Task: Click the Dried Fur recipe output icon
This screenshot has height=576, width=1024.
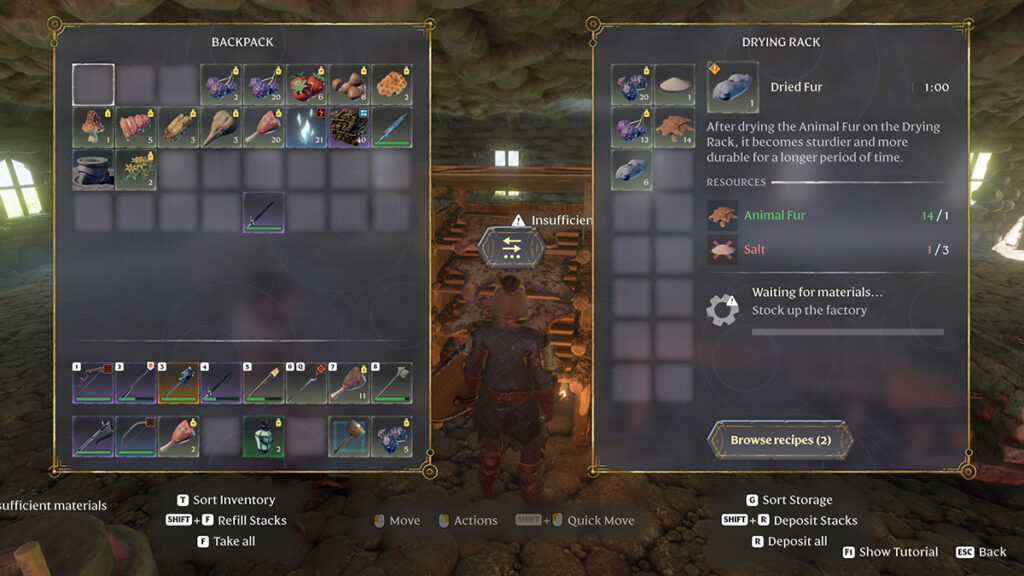Action: point(733,87)
